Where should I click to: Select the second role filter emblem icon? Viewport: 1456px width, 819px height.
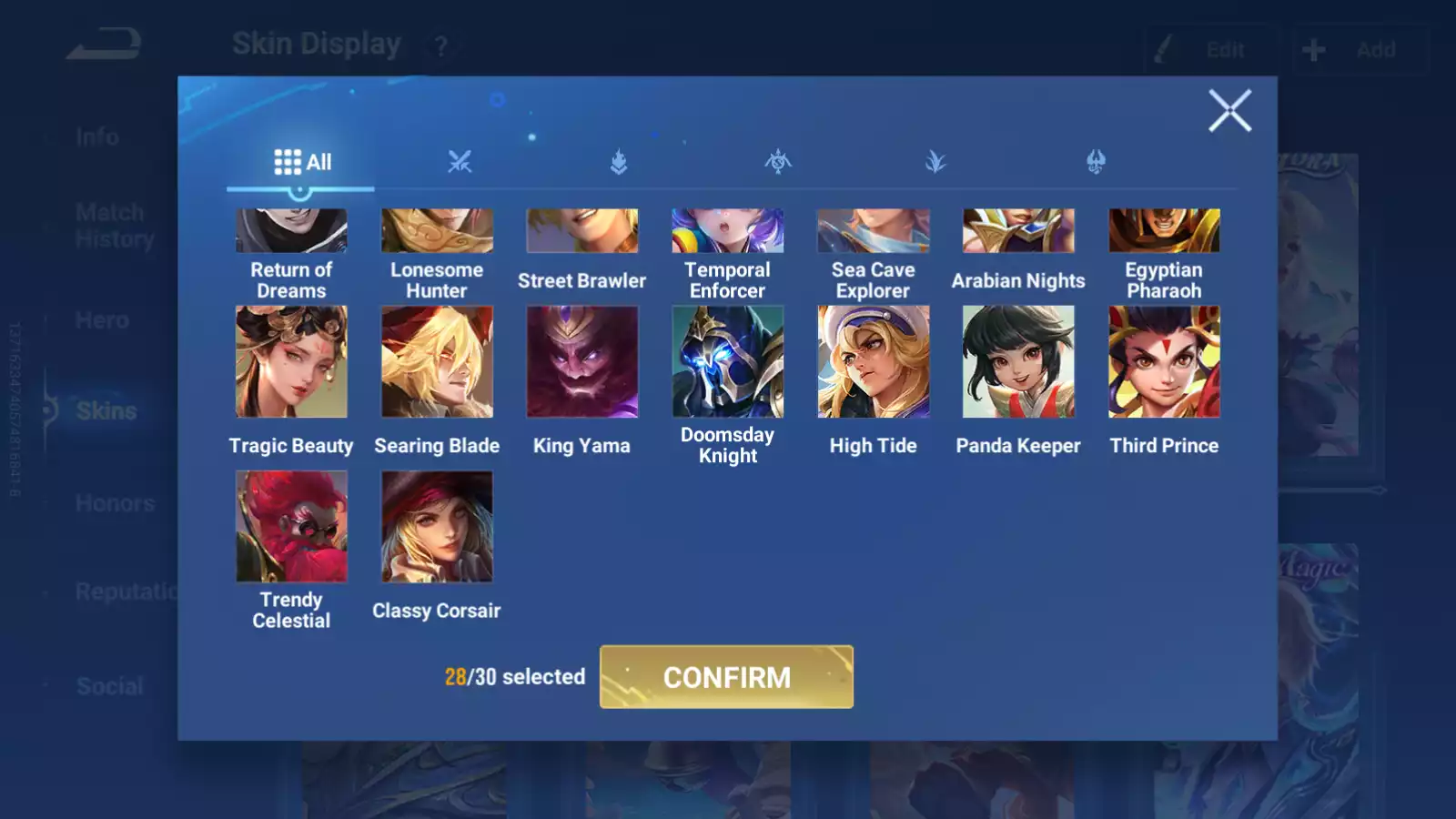620,162
